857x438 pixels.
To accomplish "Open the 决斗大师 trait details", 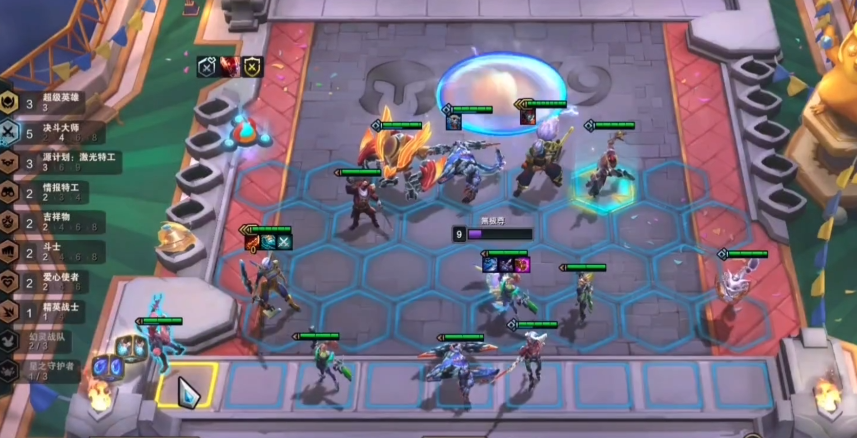I will tap(50, 132).
